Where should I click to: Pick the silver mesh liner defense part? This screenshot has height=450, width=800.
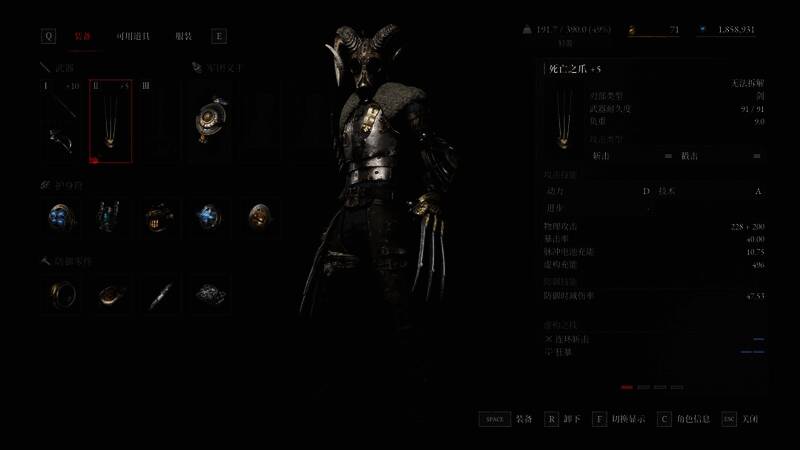coord(209,294)
